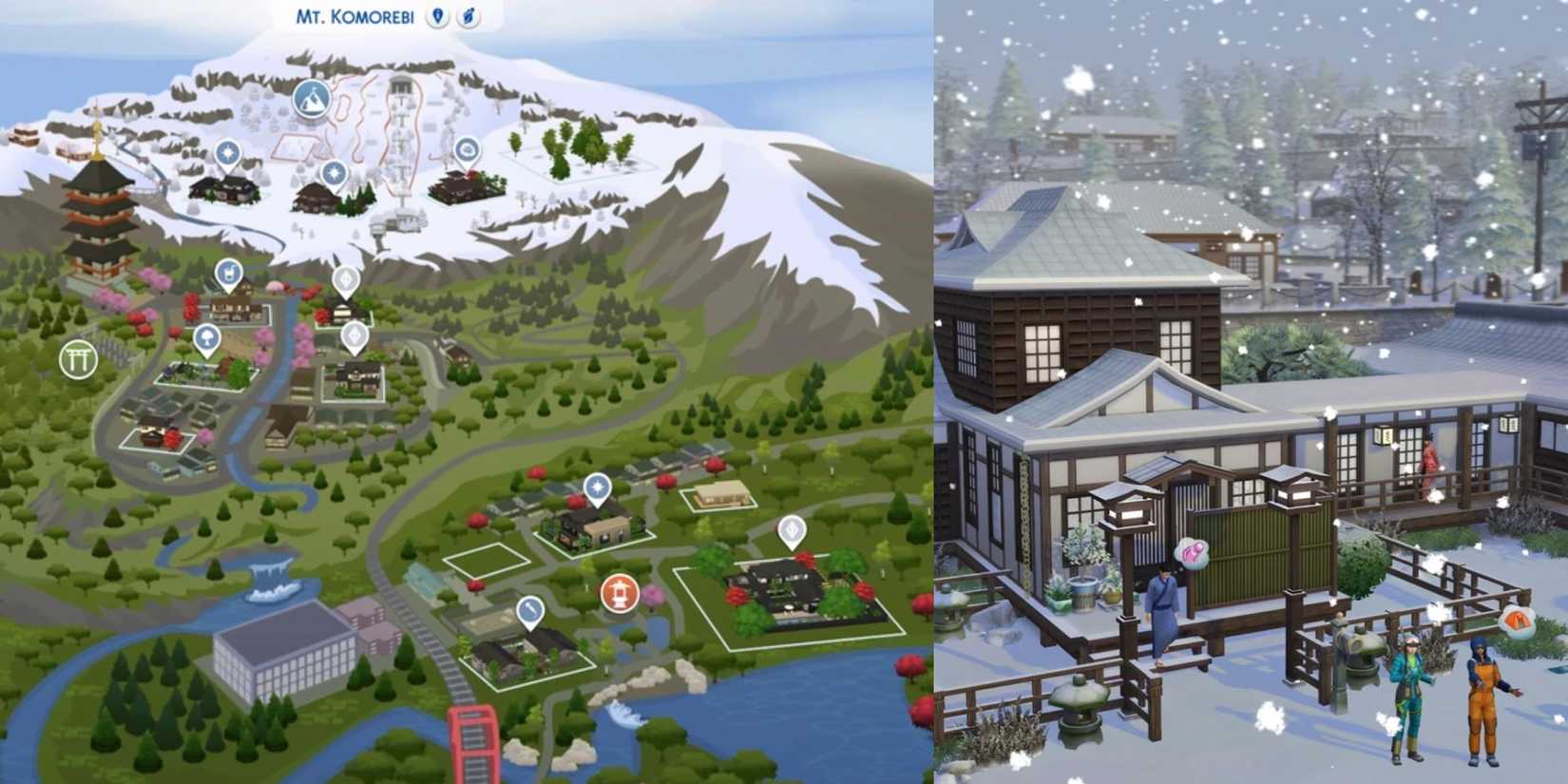Click the karaoke microphone lot pin
Image resolution: width=1568 pixels, height=784 pixels.
point(530,608)
